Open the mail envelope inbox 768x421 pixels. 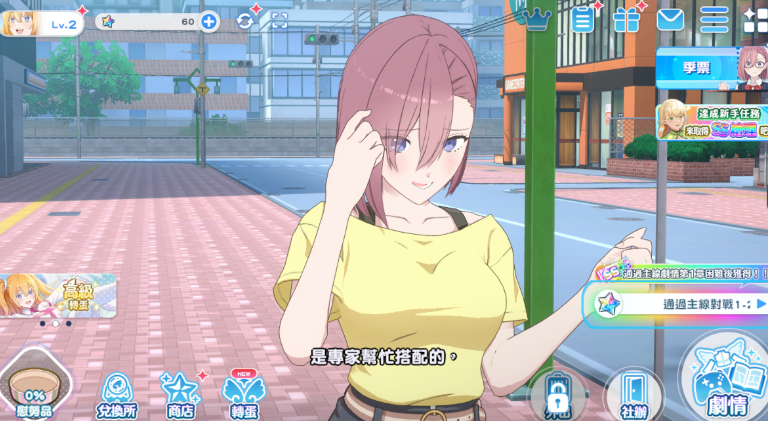[x=670, y=20]
